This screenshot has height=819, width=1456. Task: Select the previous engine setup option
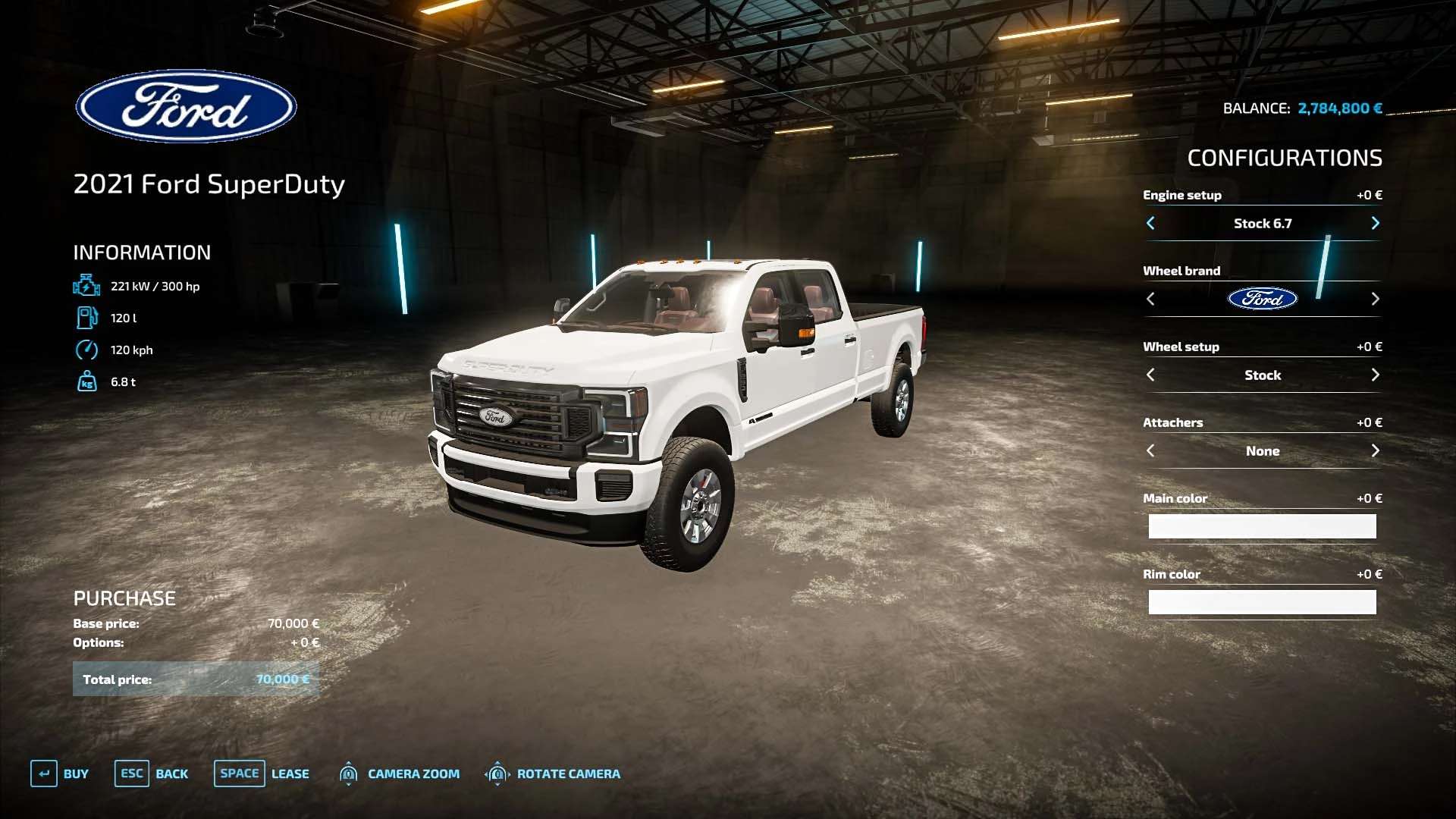[1150, 223]
